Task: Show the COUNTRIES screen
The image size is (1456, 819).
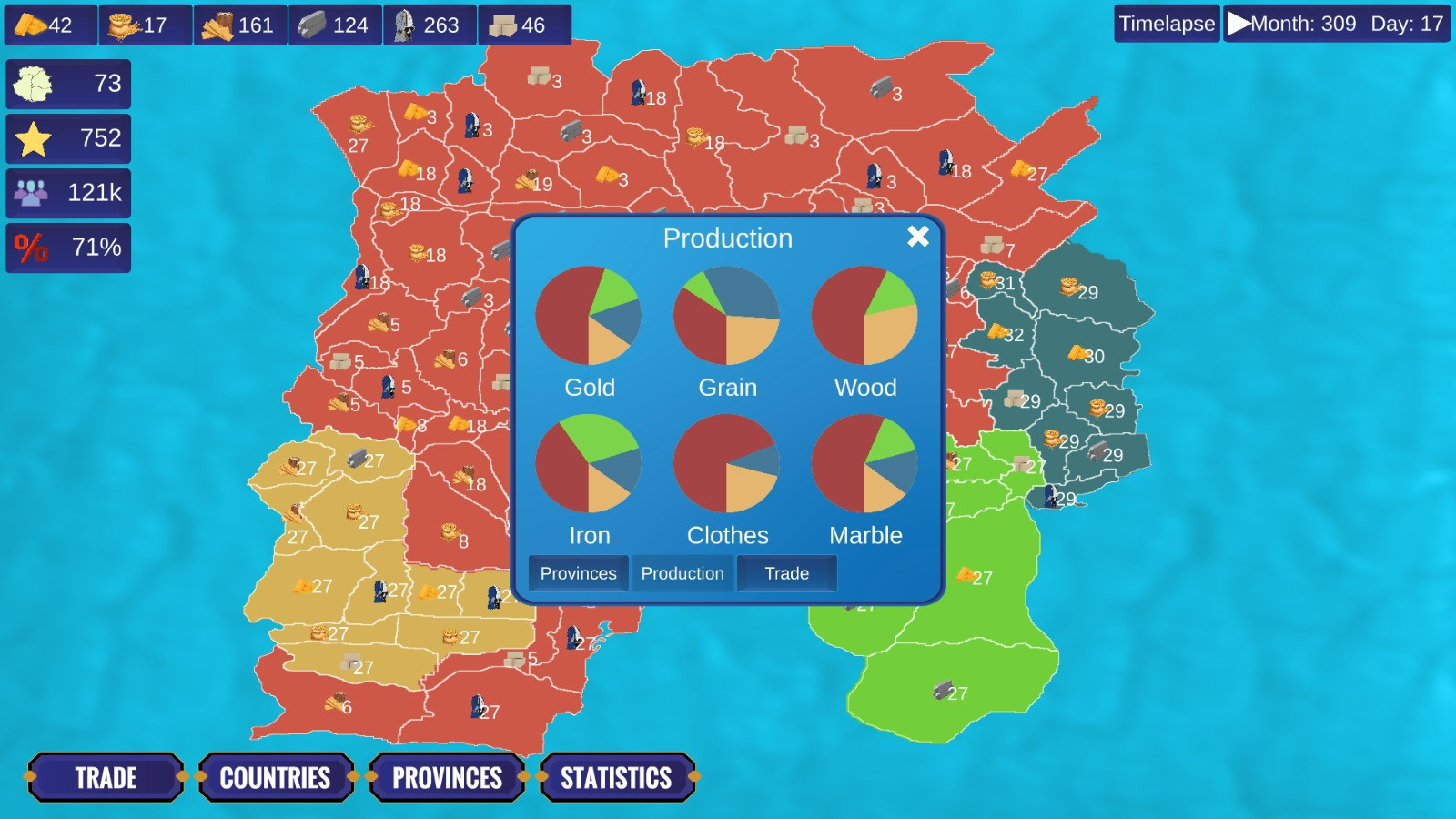Action: 275,777
